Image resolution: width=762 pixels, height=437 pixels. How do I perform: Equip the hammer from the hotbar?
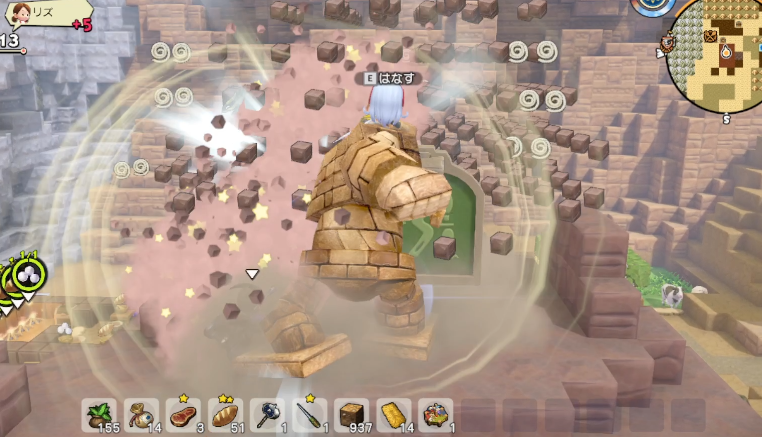[268, 415]
